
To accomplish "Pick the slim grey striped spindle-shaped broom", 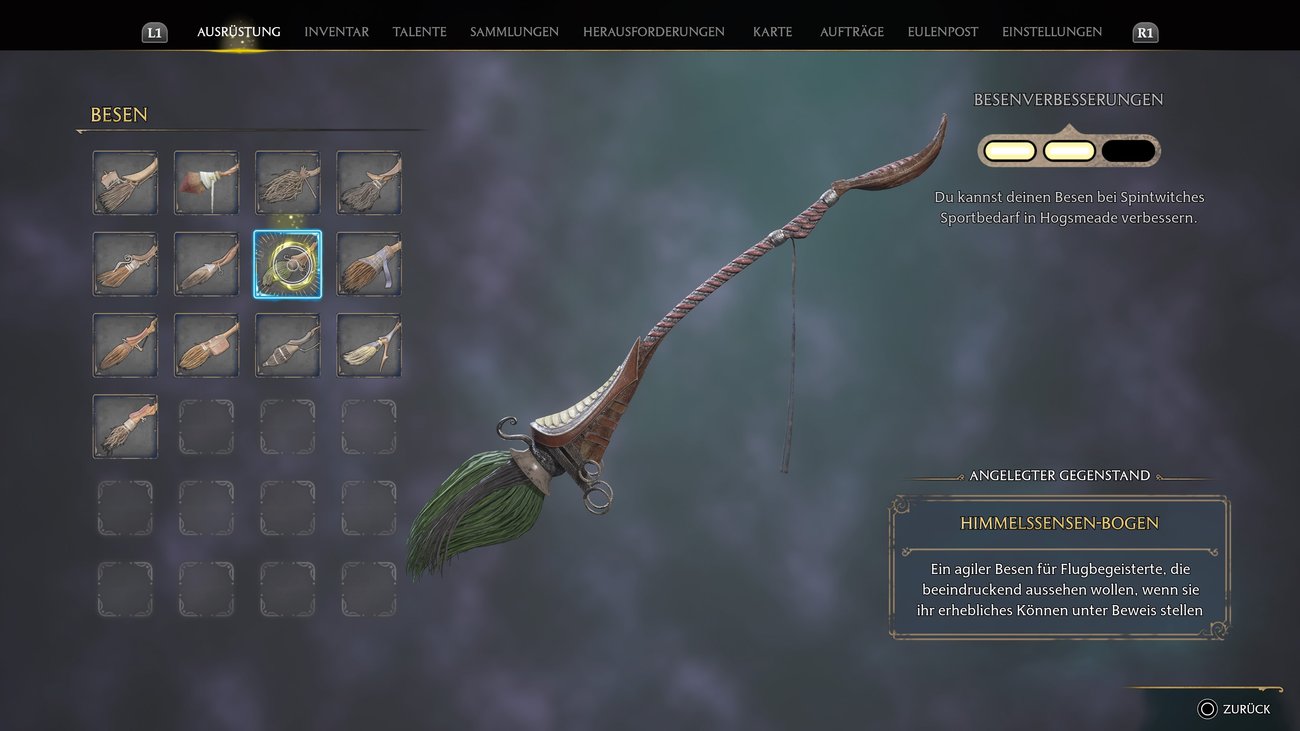I will (287, 345).
